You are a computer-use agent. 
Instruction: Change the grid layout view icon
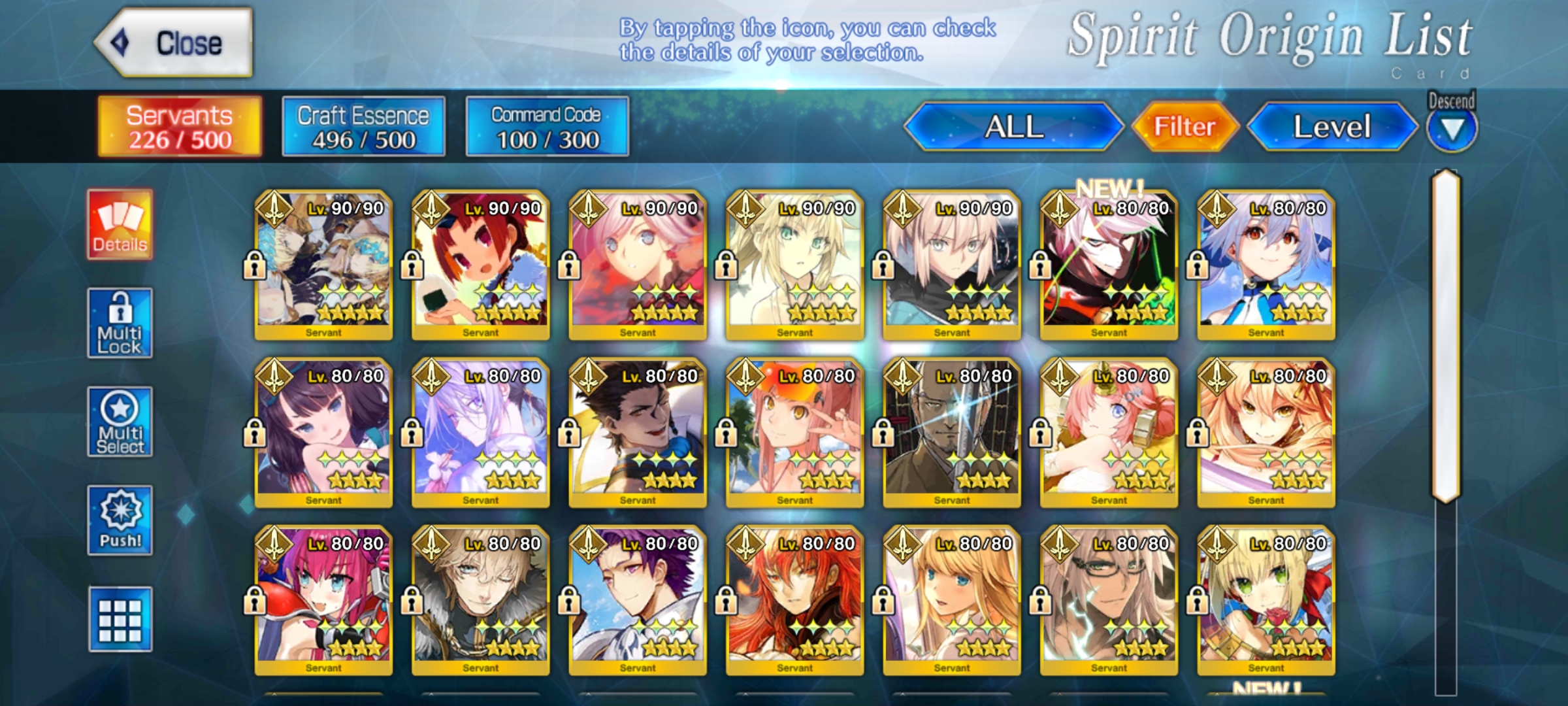[120, 620]
